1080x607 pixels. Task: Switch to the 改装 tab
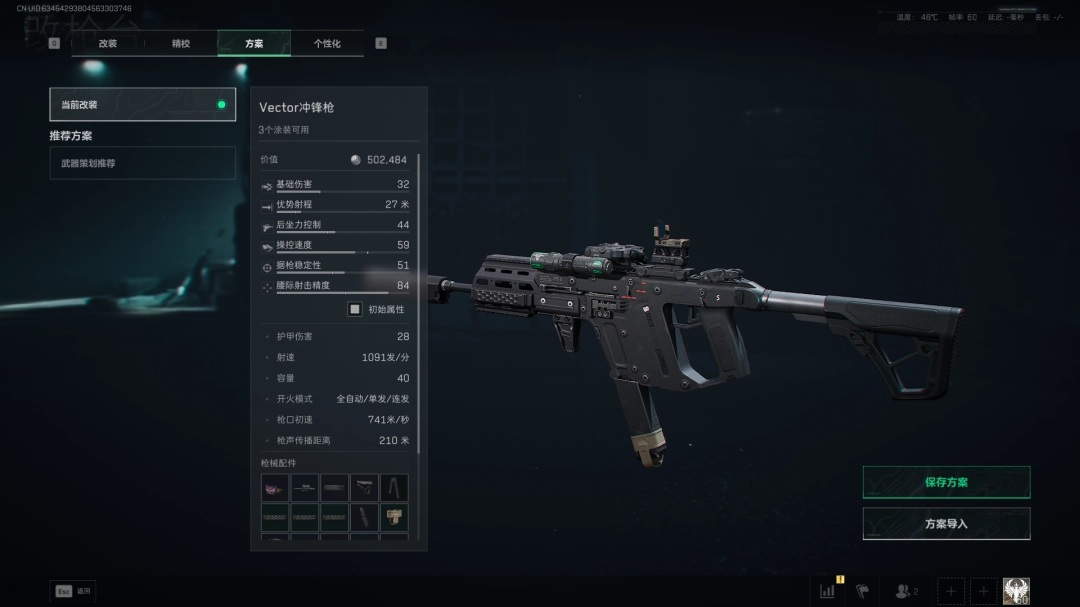(x=108, y=44)
